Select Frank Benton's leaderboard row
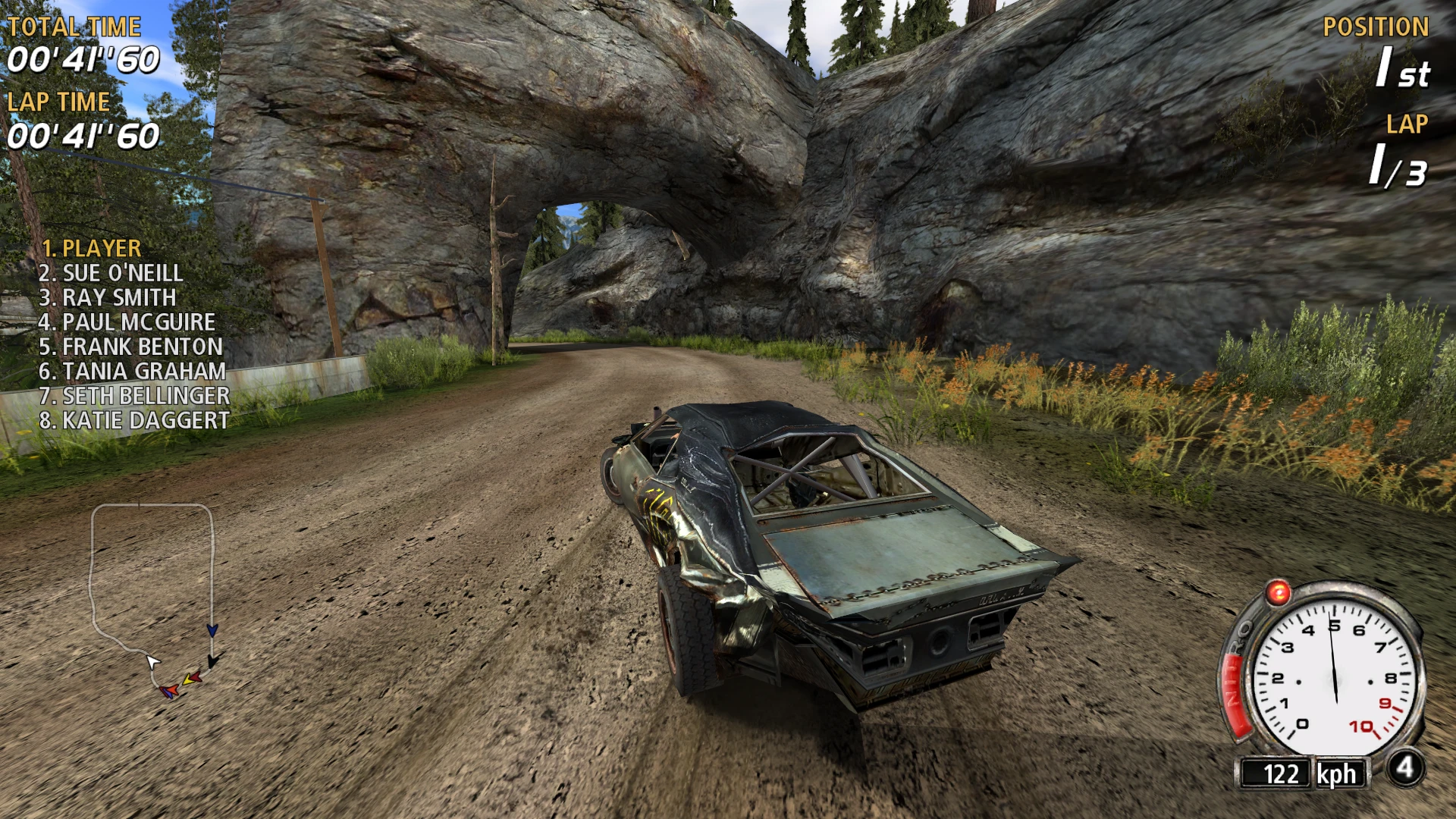1456x819 pixels. tap(130, 347)
